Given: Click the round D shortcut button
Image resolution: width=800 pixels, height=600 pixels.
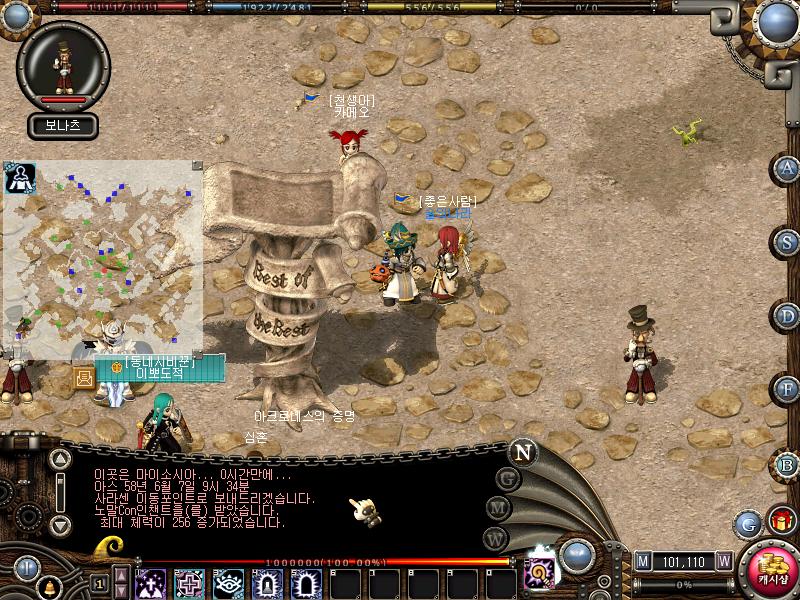Looking at the screenshot, I should (788, 316).
